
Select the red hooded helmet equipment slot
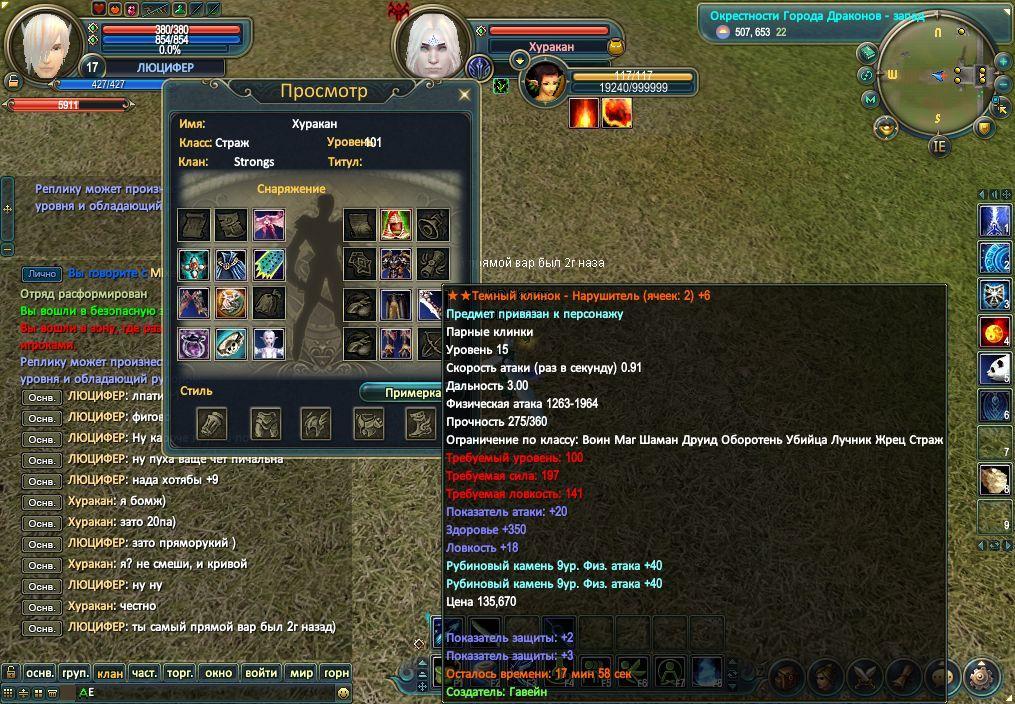click(x=396, y=225)
